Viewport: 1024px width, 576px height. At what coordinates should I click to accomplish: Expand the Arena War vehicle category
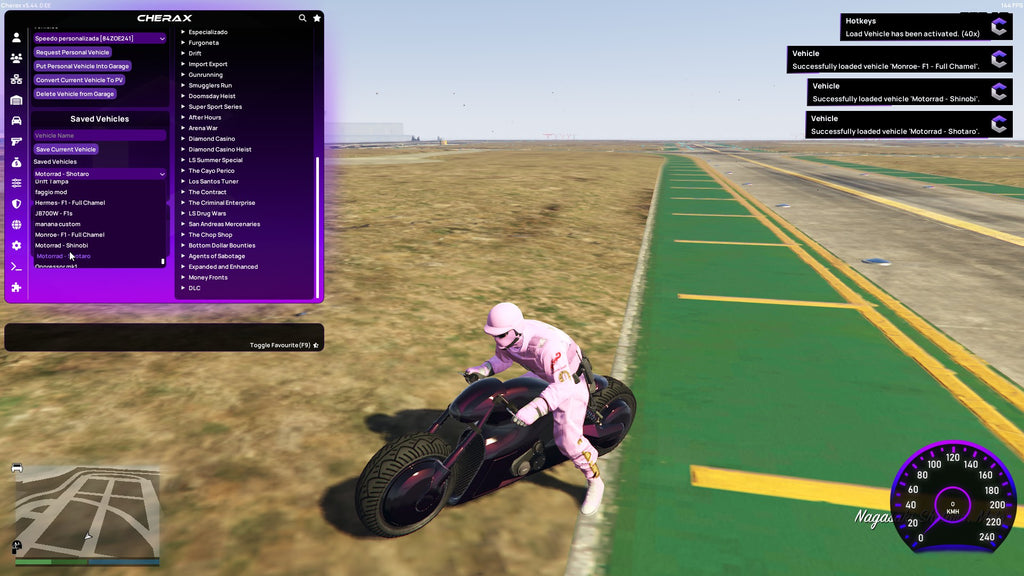pos(204,128)
